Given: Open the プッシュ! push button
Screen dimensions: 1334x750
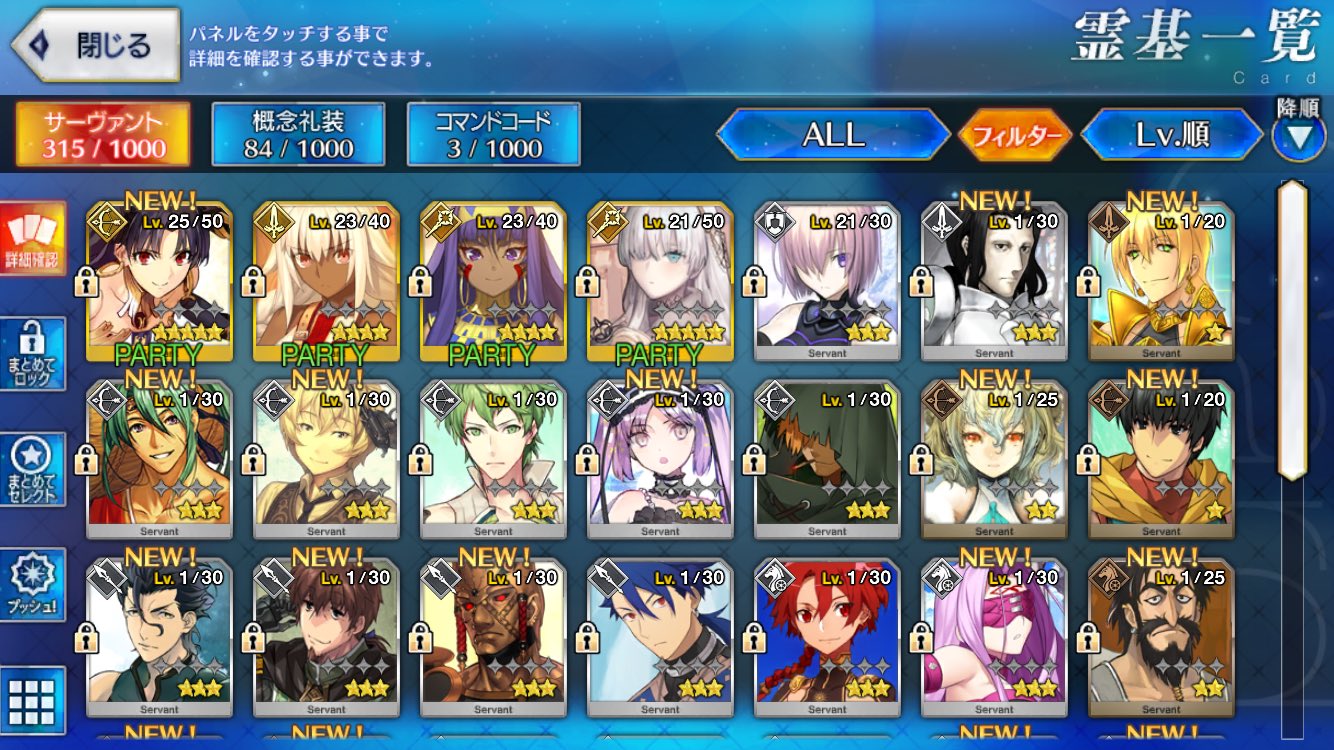Looking at the screenshot, I should pos(33,584).
